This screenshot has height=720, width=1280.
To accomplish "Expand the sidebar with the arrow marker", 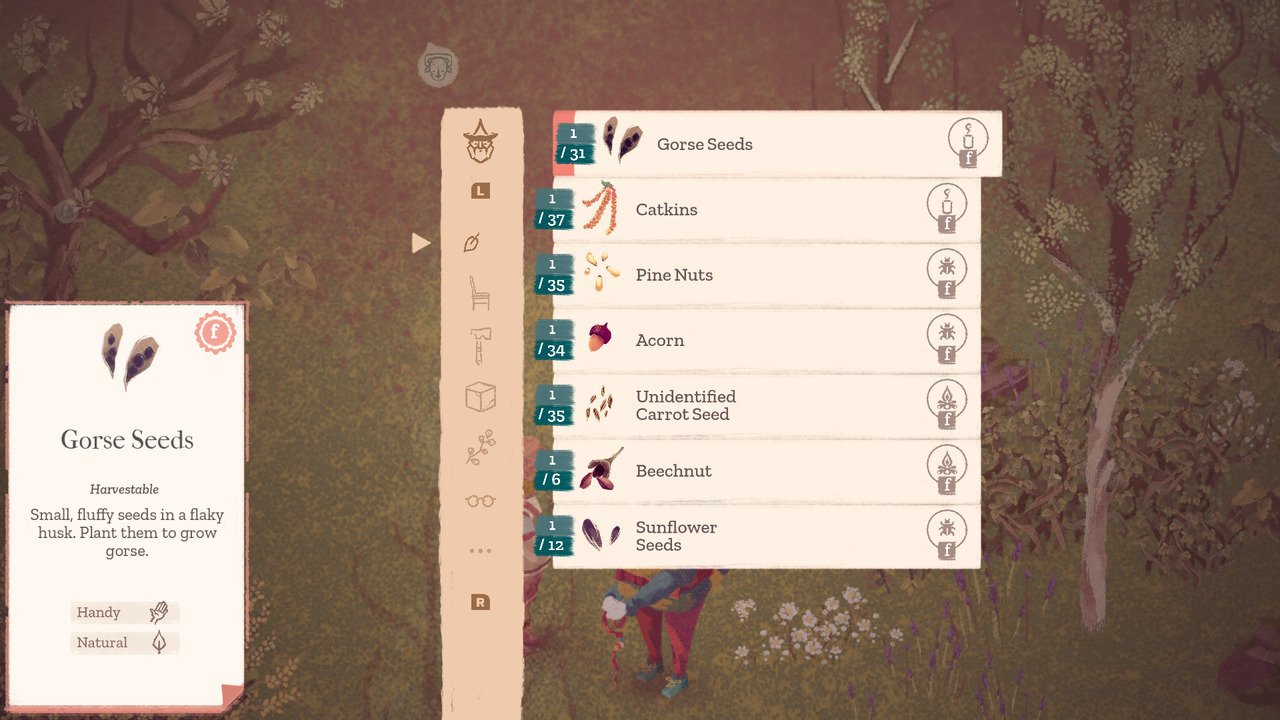I will point(421,242).
